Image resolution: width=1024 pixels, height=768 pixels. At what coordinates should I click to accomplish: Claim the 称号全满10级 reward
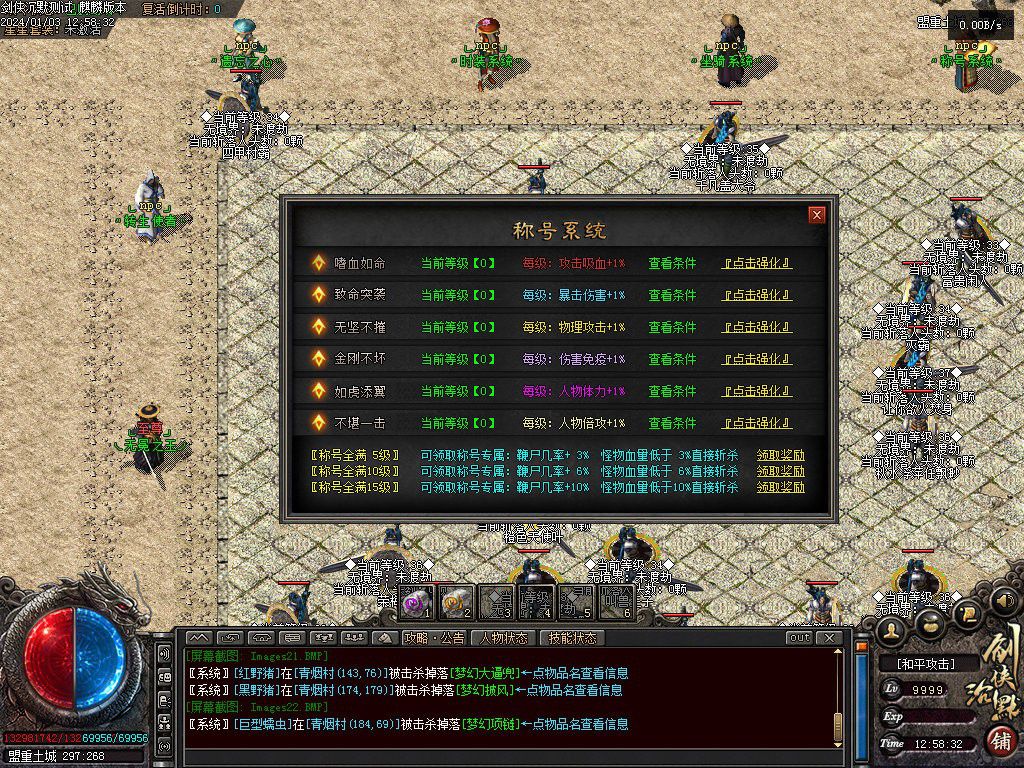[x=780, y=471]
